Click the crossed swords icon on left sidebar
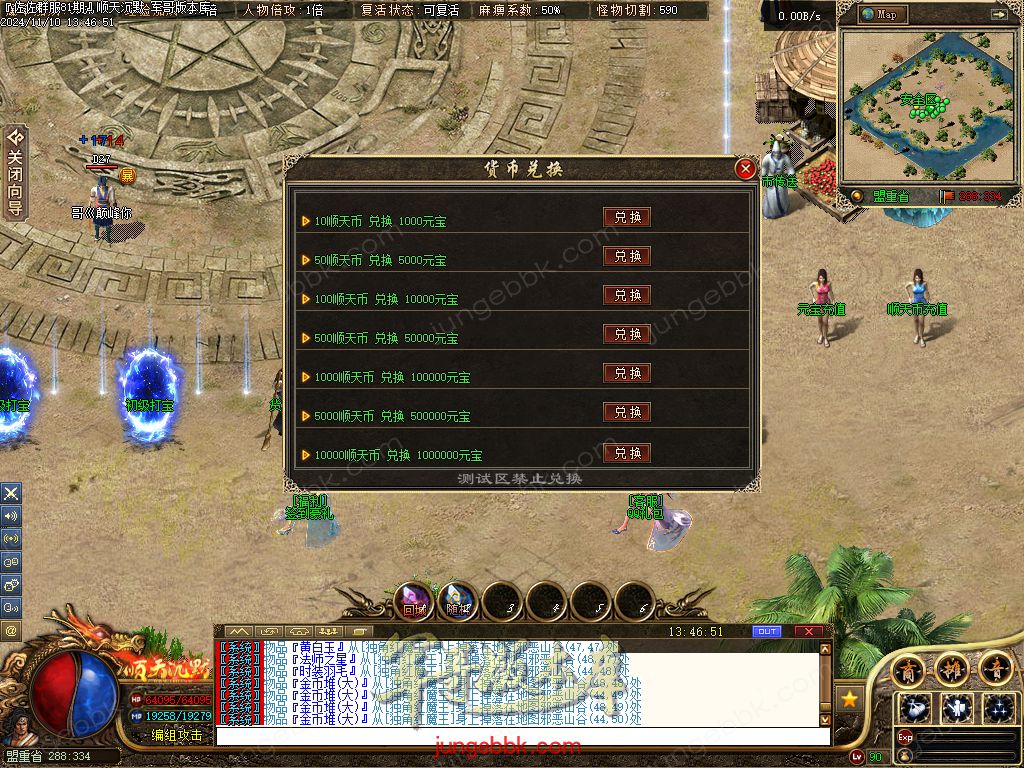The height and width of the screenshot is (768, 1024). (11, 493)
